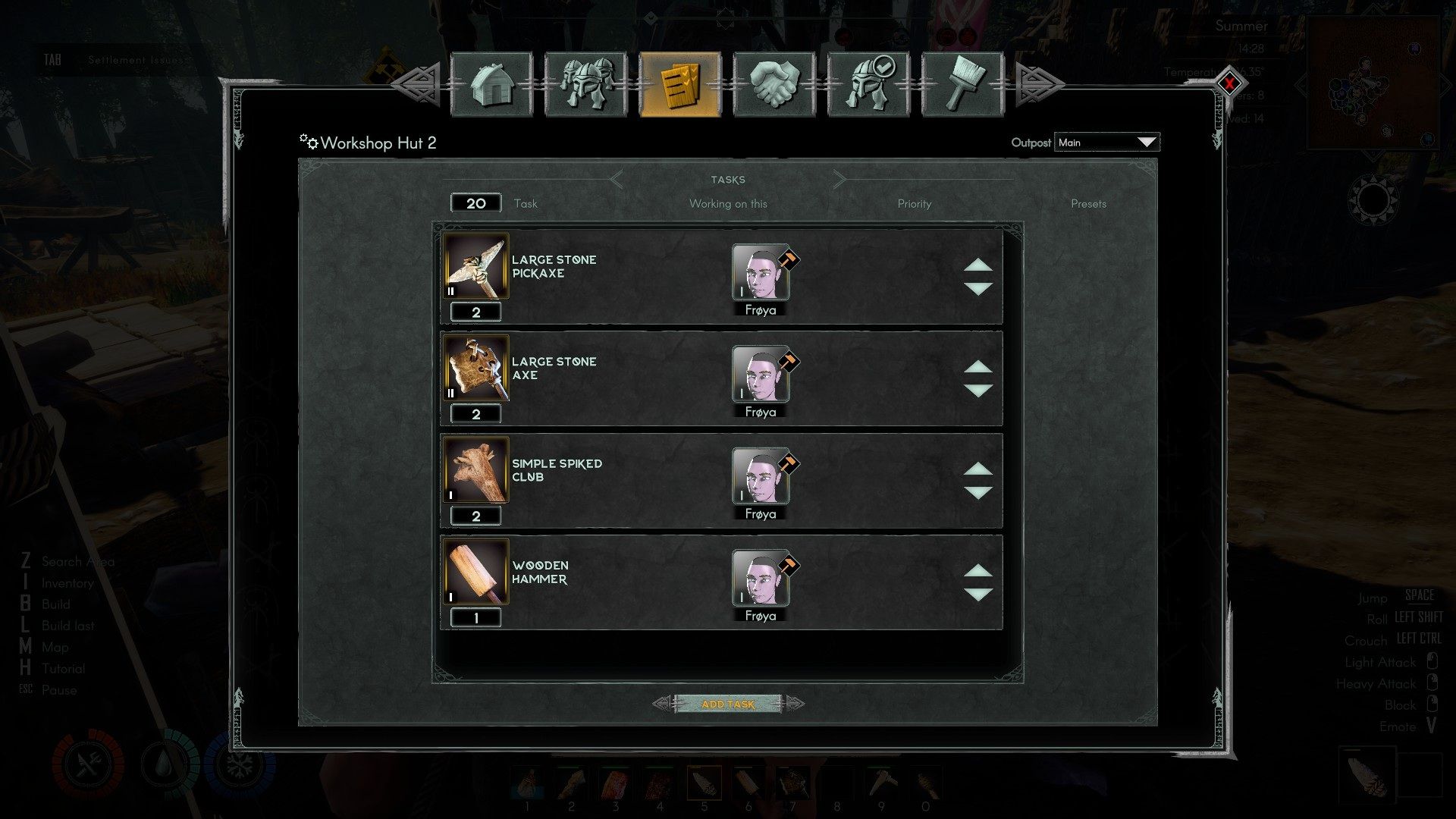Add a new task to the workshop
The image size is (1456, 819).
[x=728, y=704]
